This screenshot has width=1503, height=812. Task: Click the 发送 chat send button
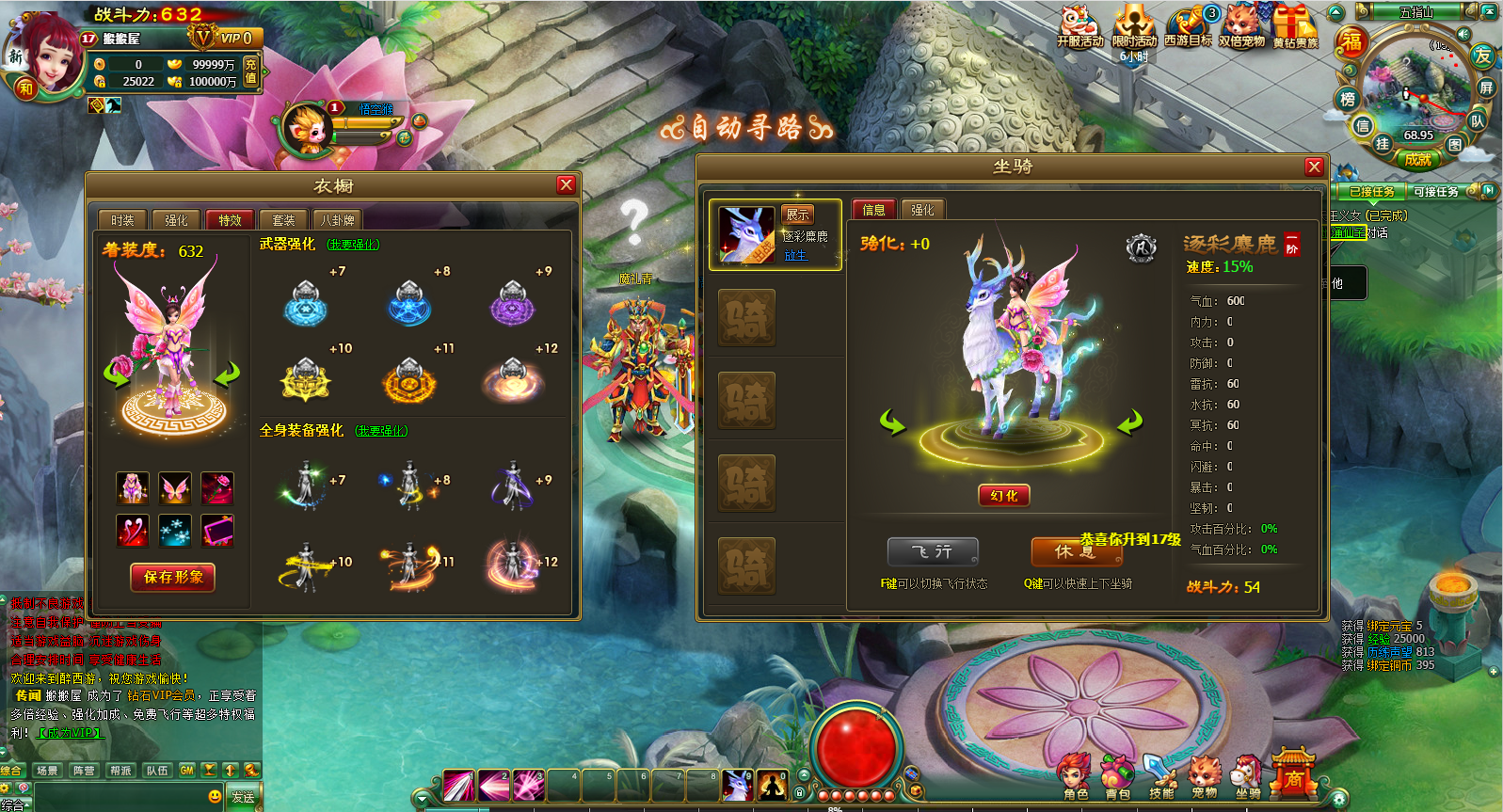[x=243, y=797]
